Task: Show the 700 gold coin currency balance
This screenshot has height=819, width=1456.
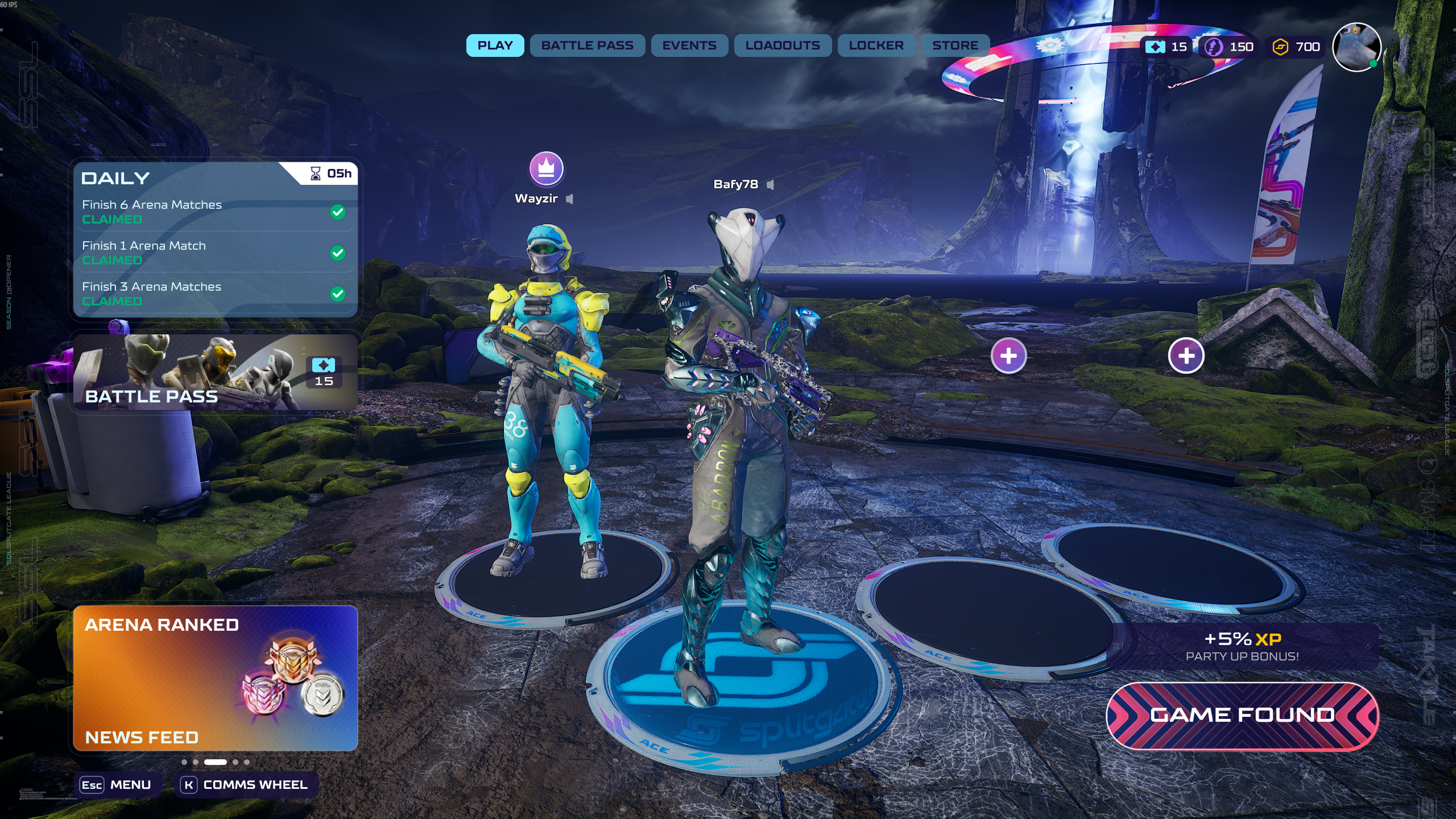Action: point(1296,47)
